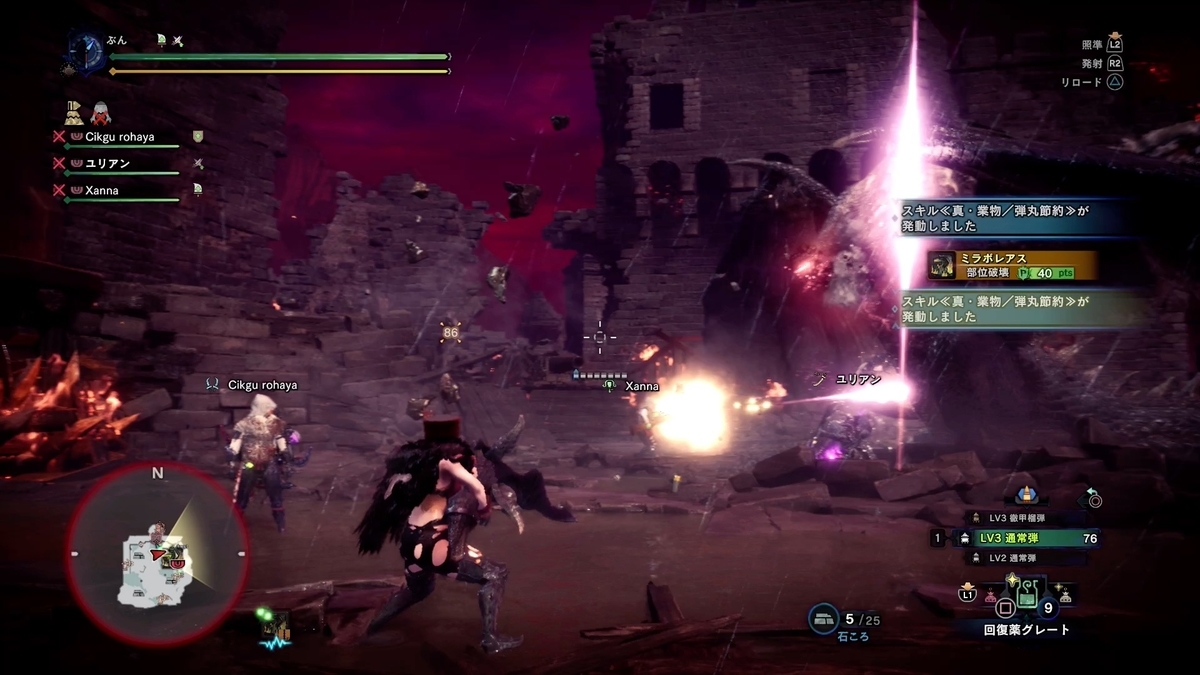Select party member Cikgu rohaya
Screen dimensions: 1200x675
point(118,136)
